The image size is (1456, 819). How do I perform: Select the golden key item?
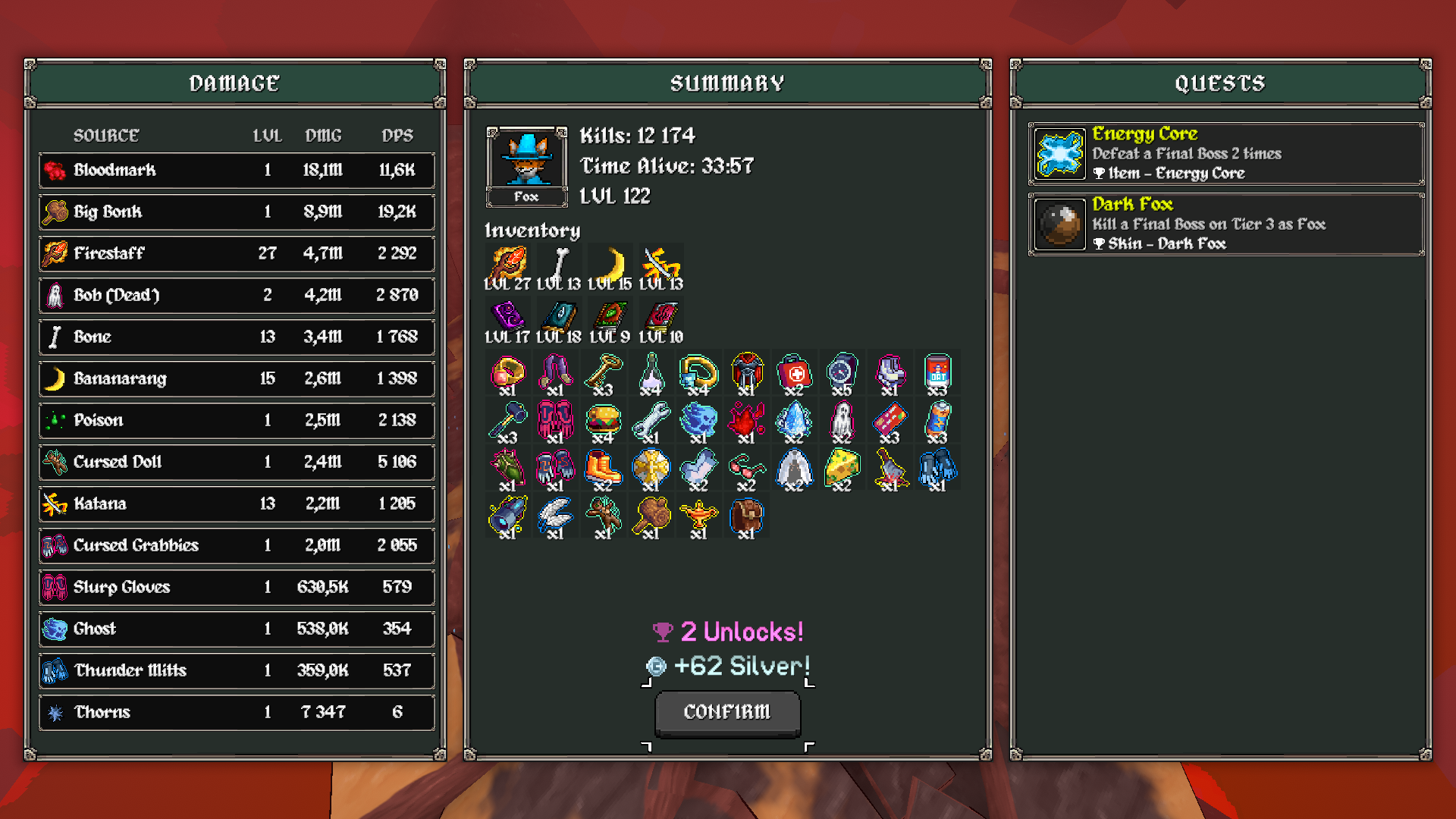(603, 373)
